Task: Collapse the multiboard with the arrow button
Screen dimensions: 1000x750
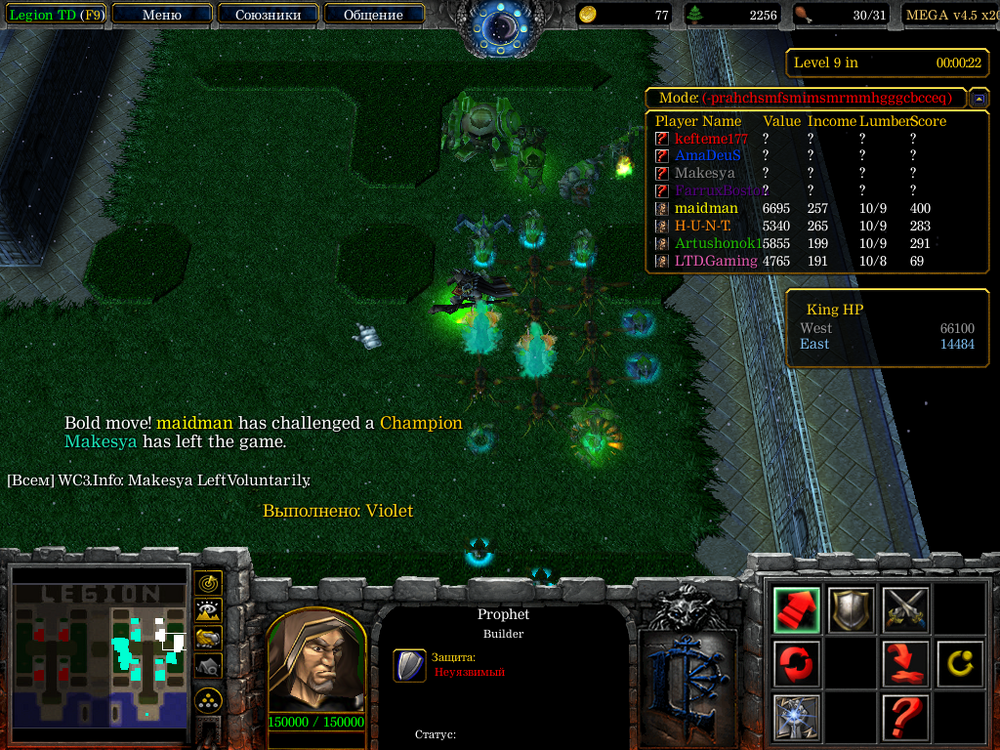Action: [x=979, y=98]
